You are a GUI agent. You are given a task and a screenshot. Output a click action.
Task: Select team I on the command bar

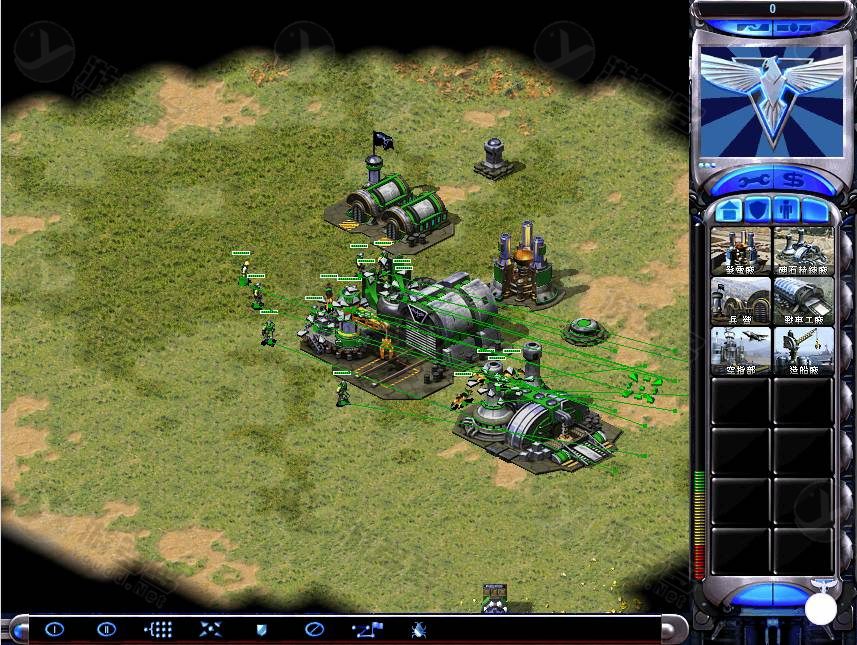[54, 629]
